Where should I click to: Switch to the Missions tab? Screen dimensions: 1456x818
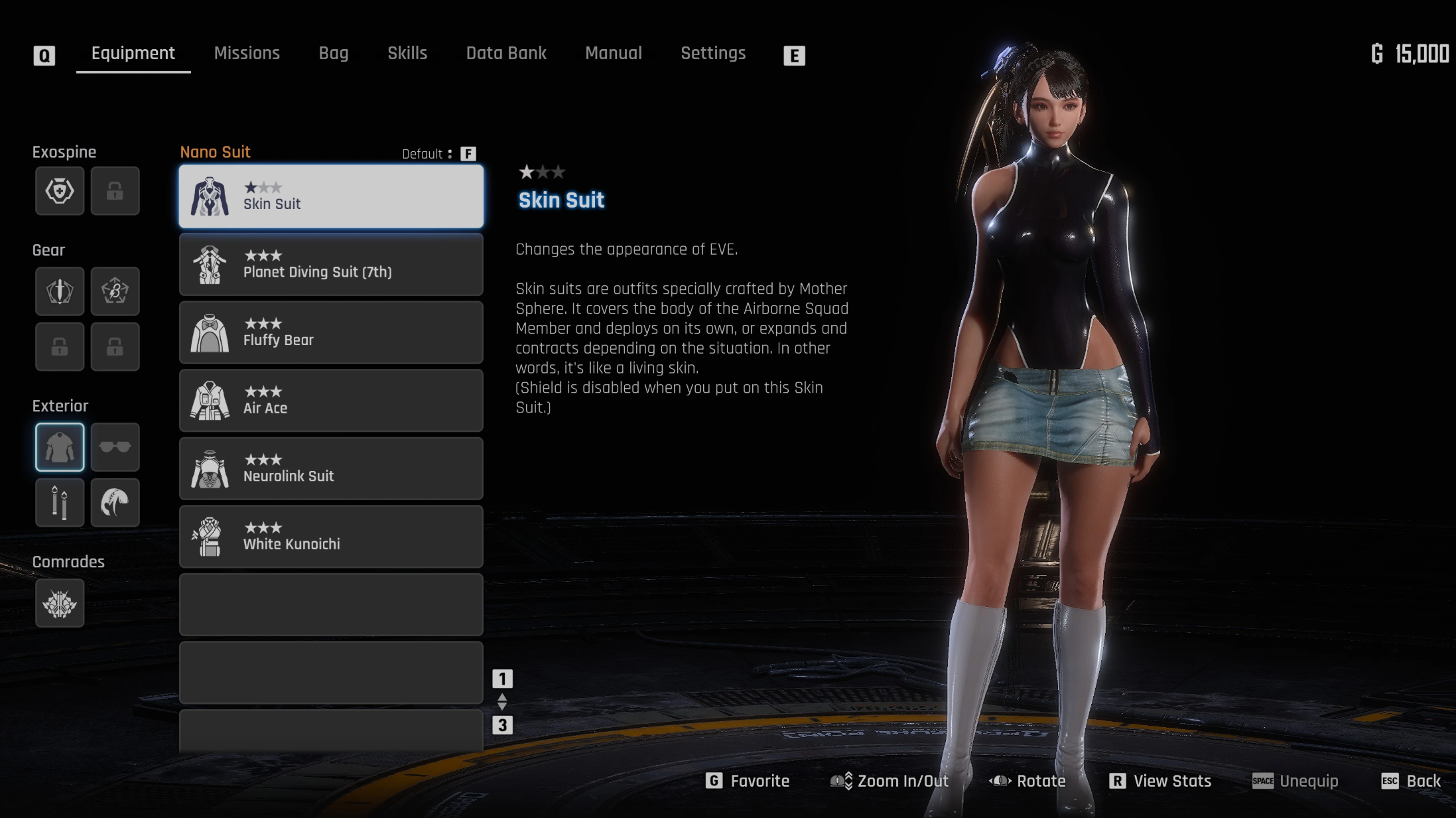click(x=247, y=53)
